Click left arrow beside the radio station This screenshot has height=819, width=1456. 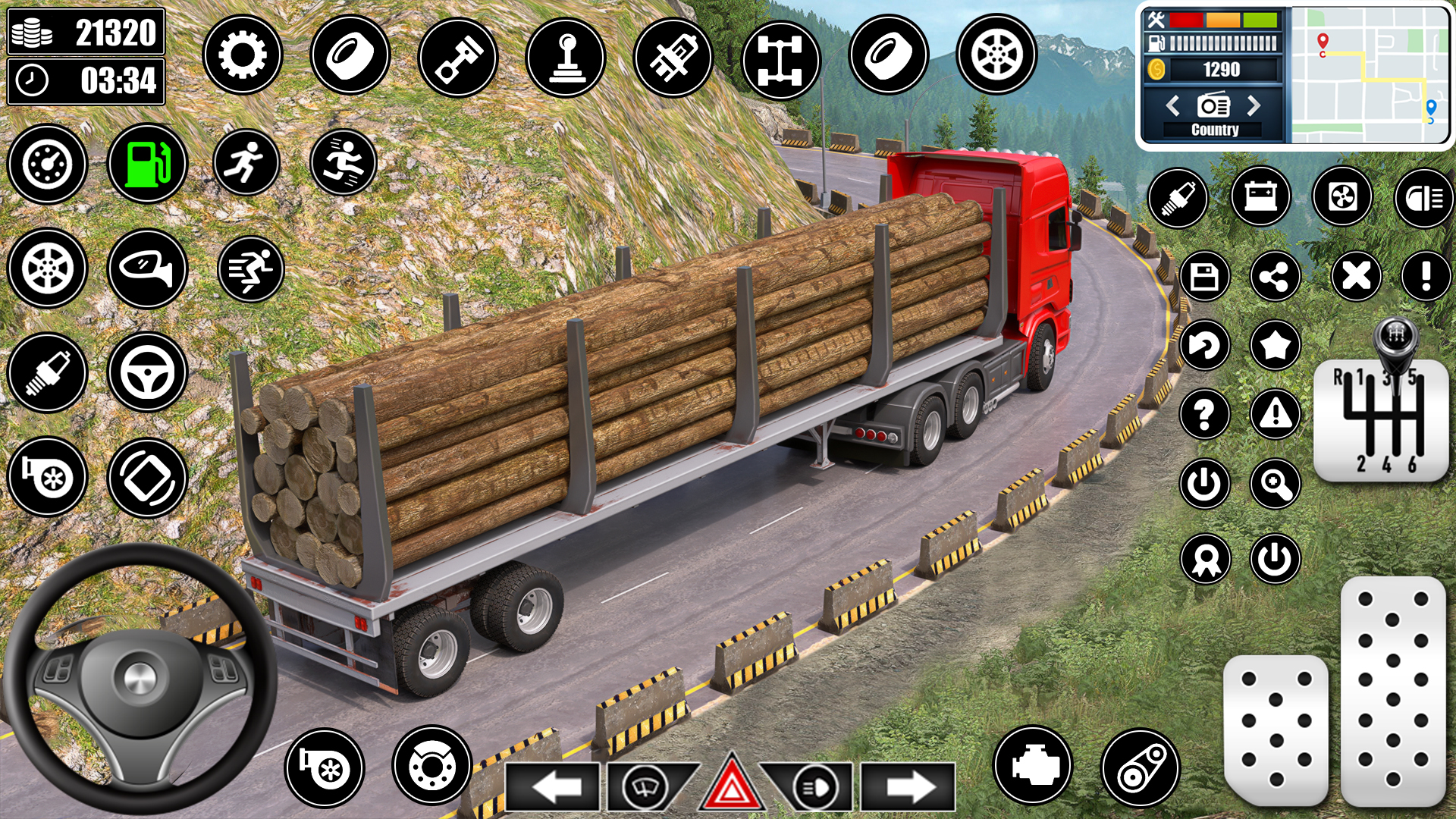tap(1175, 106)
